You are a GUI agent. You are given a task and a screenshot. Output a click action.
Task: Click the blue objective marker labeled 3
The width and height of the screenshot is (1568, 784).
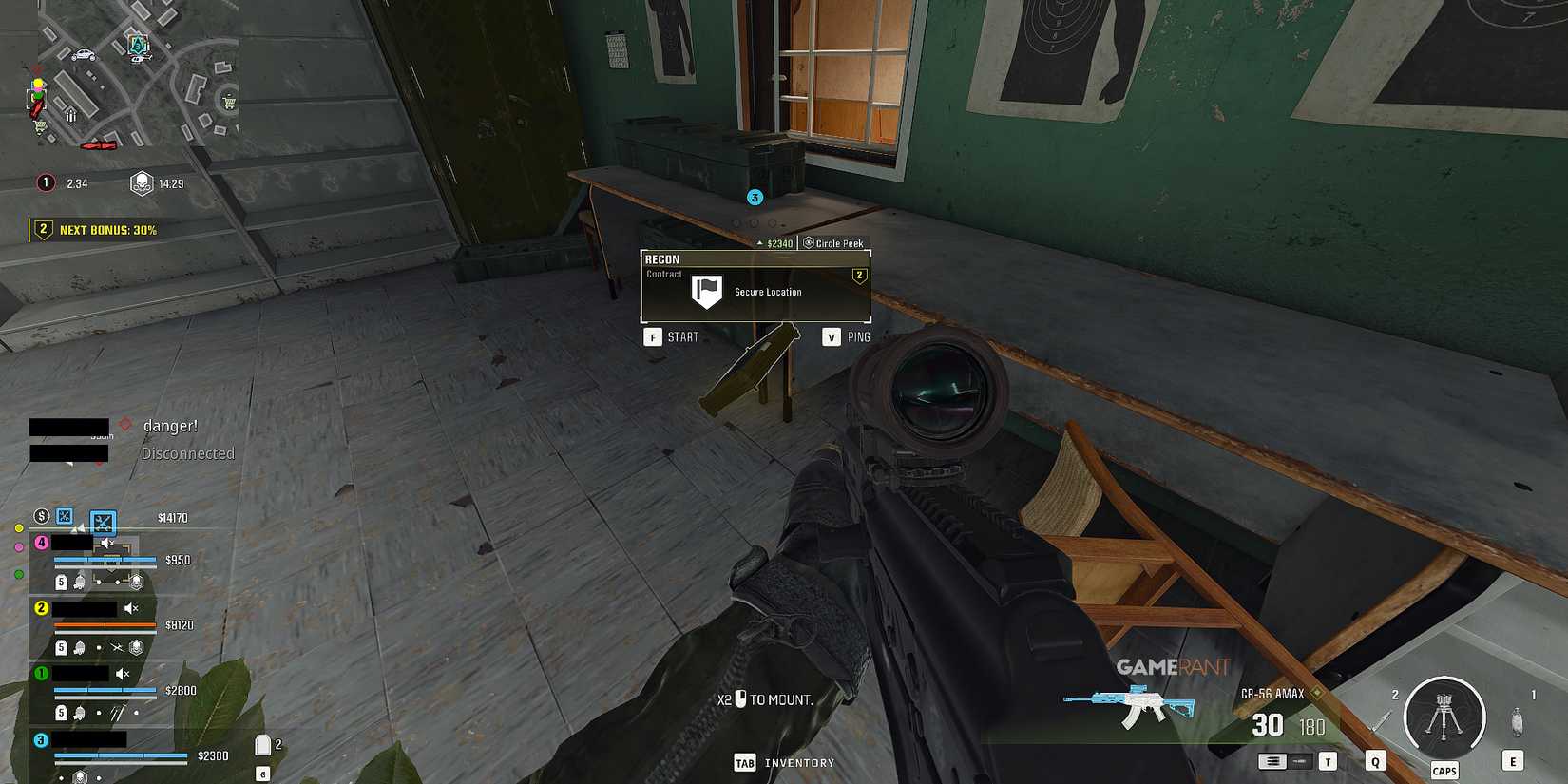coord(755,197)
